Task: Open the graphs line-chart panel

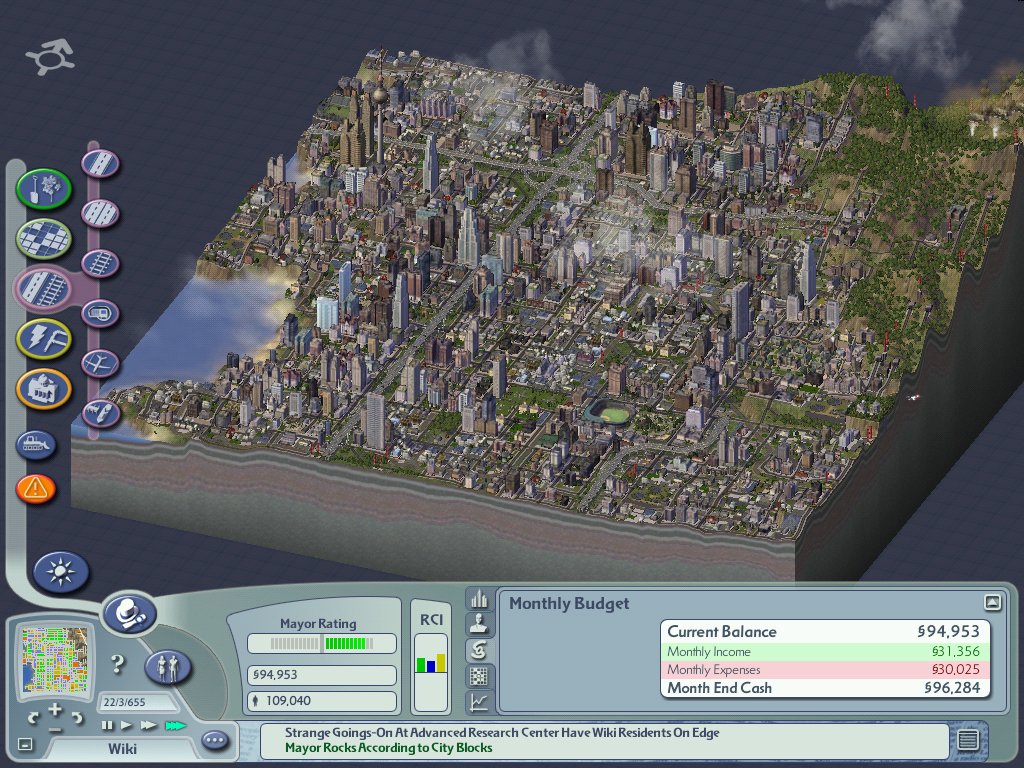Action: coord(479,703)
